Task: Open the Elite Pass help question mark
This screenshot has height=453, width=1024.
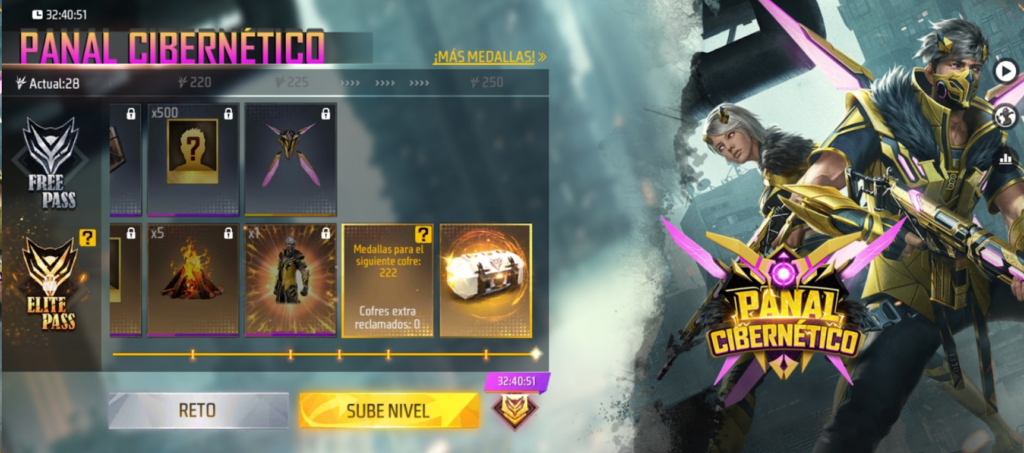Action: pos(88,238)
